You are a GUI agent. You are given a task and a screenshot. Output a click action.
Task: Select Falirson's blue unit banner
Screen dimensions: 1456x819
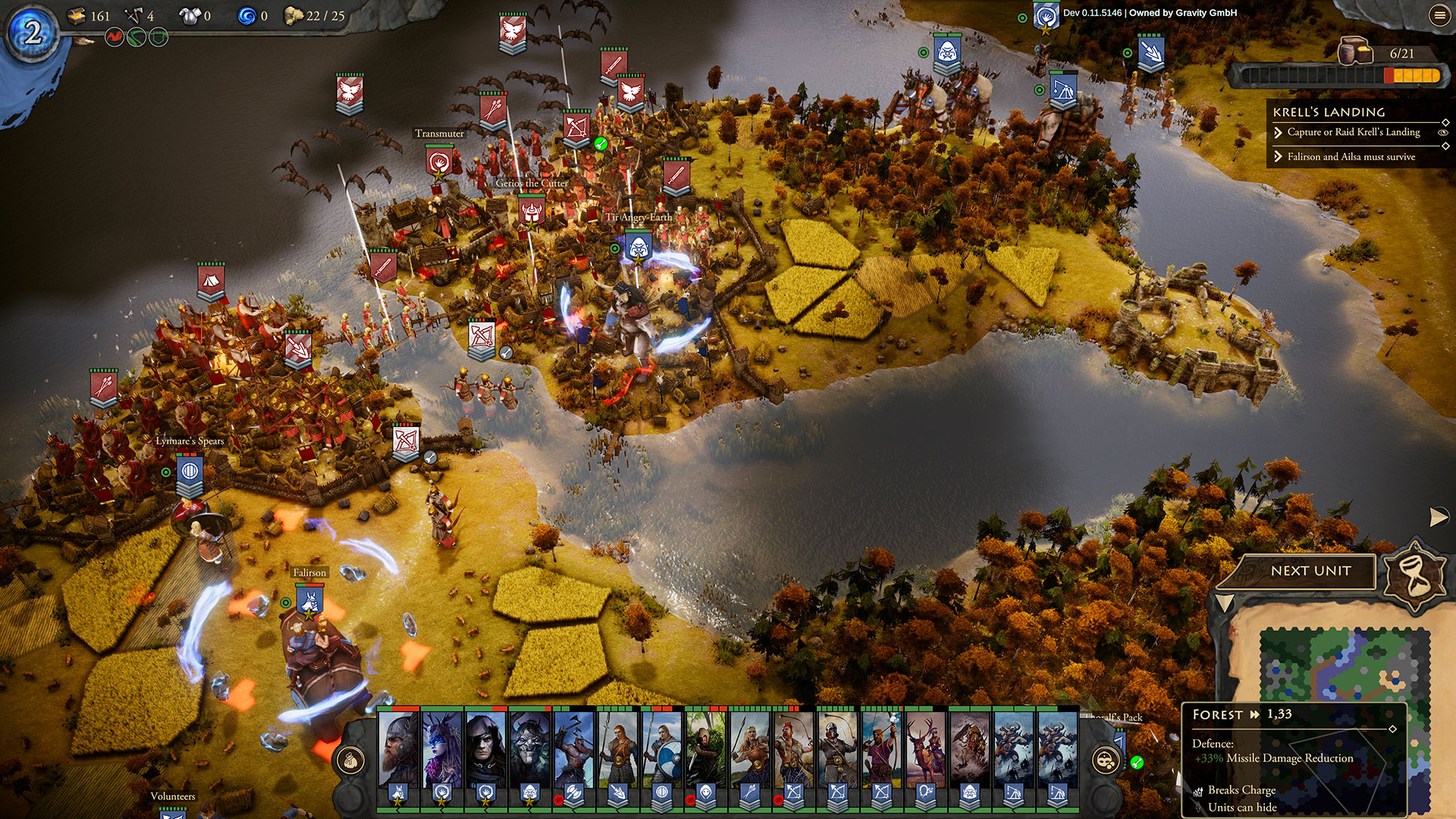coord(309,601)
